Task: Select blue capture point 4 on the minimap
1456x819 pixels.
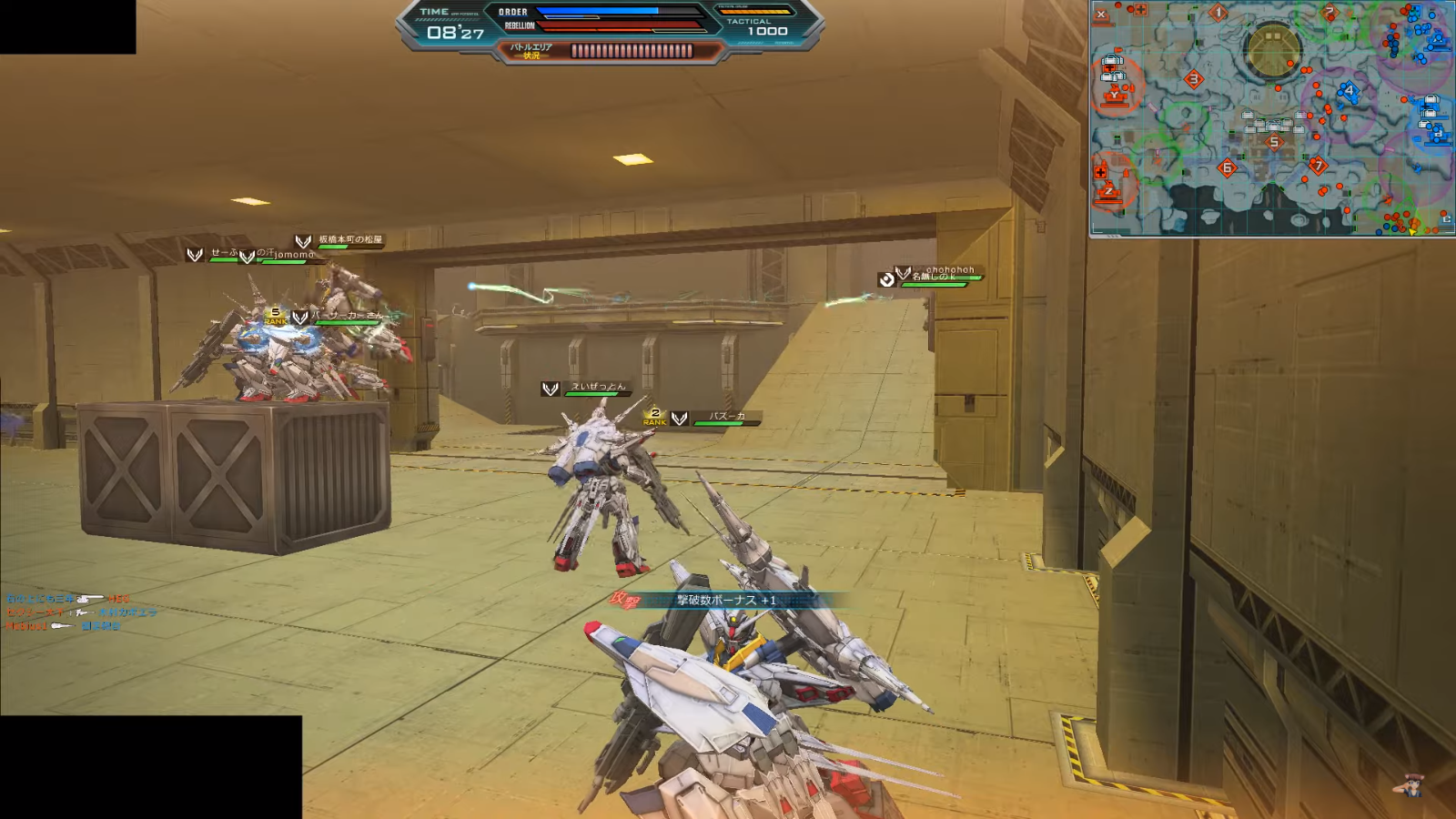Action: [x=1349, y=91]
